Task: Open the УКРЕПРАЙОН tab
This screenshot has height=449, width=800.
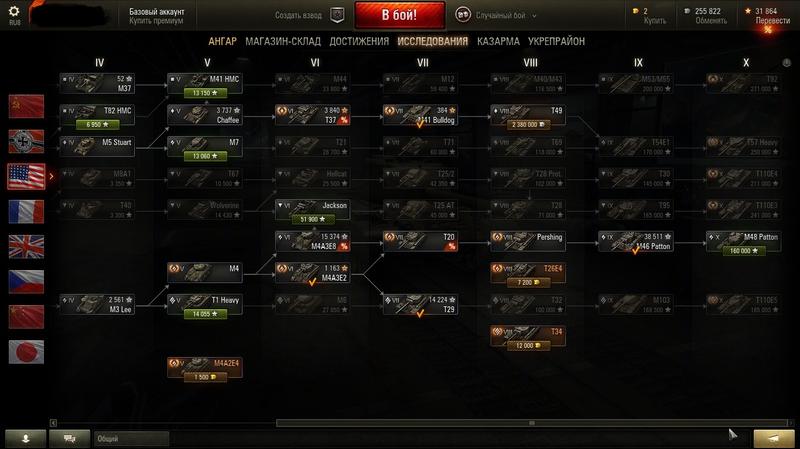Action: point(559,41)
